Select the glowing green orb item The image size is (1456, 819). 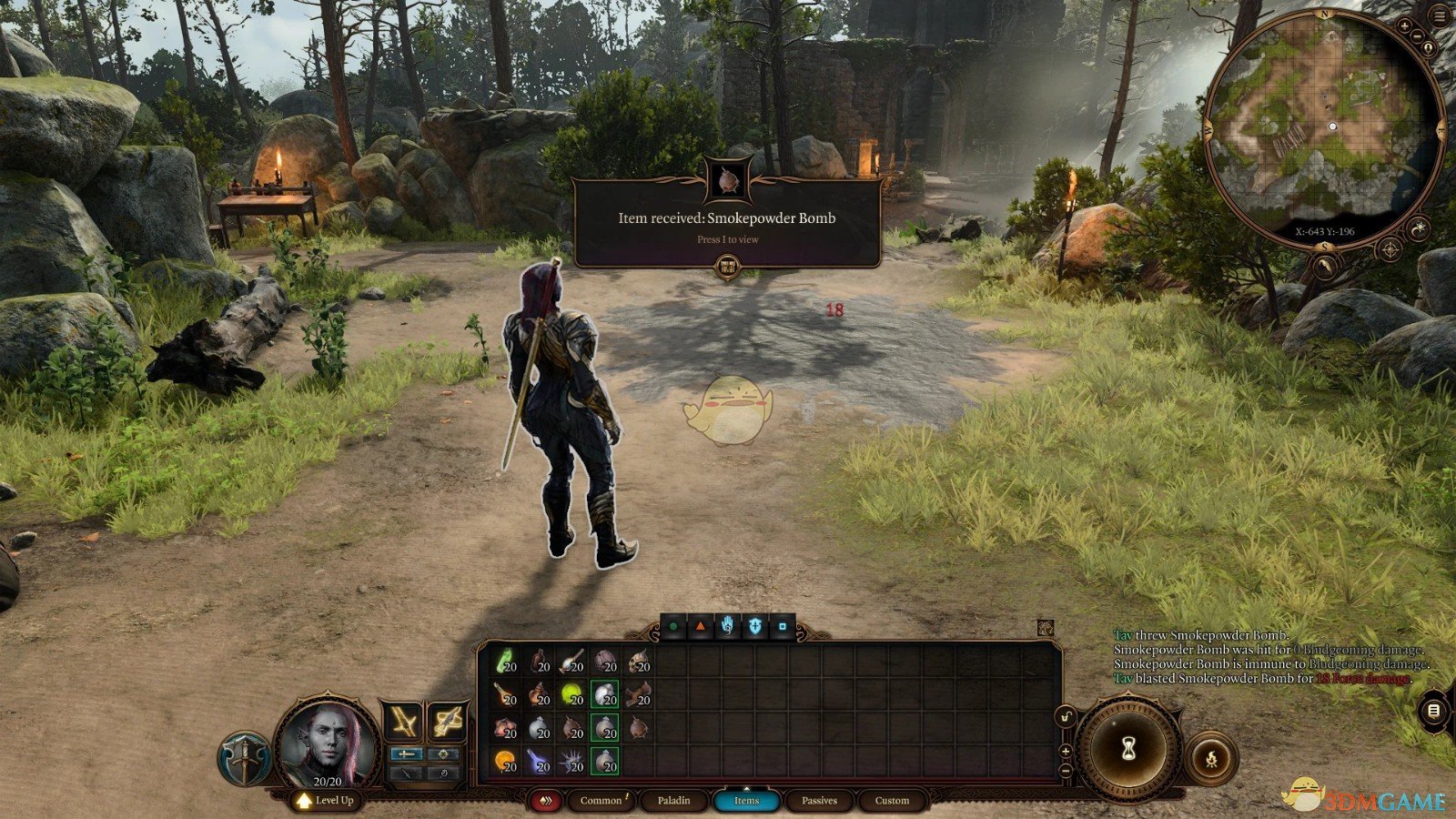click(571, 694)
